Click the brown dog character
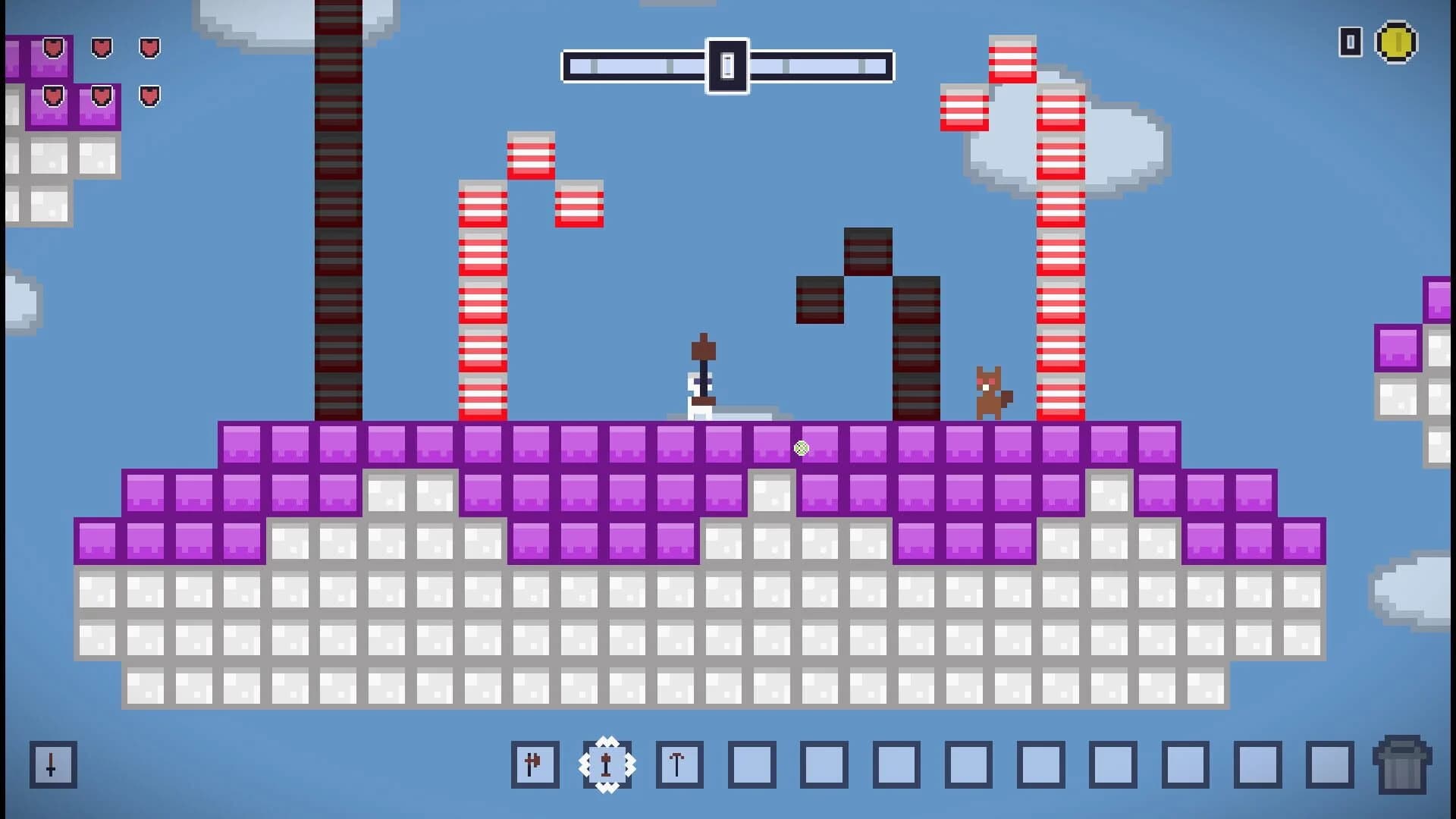 pos(990,392)
